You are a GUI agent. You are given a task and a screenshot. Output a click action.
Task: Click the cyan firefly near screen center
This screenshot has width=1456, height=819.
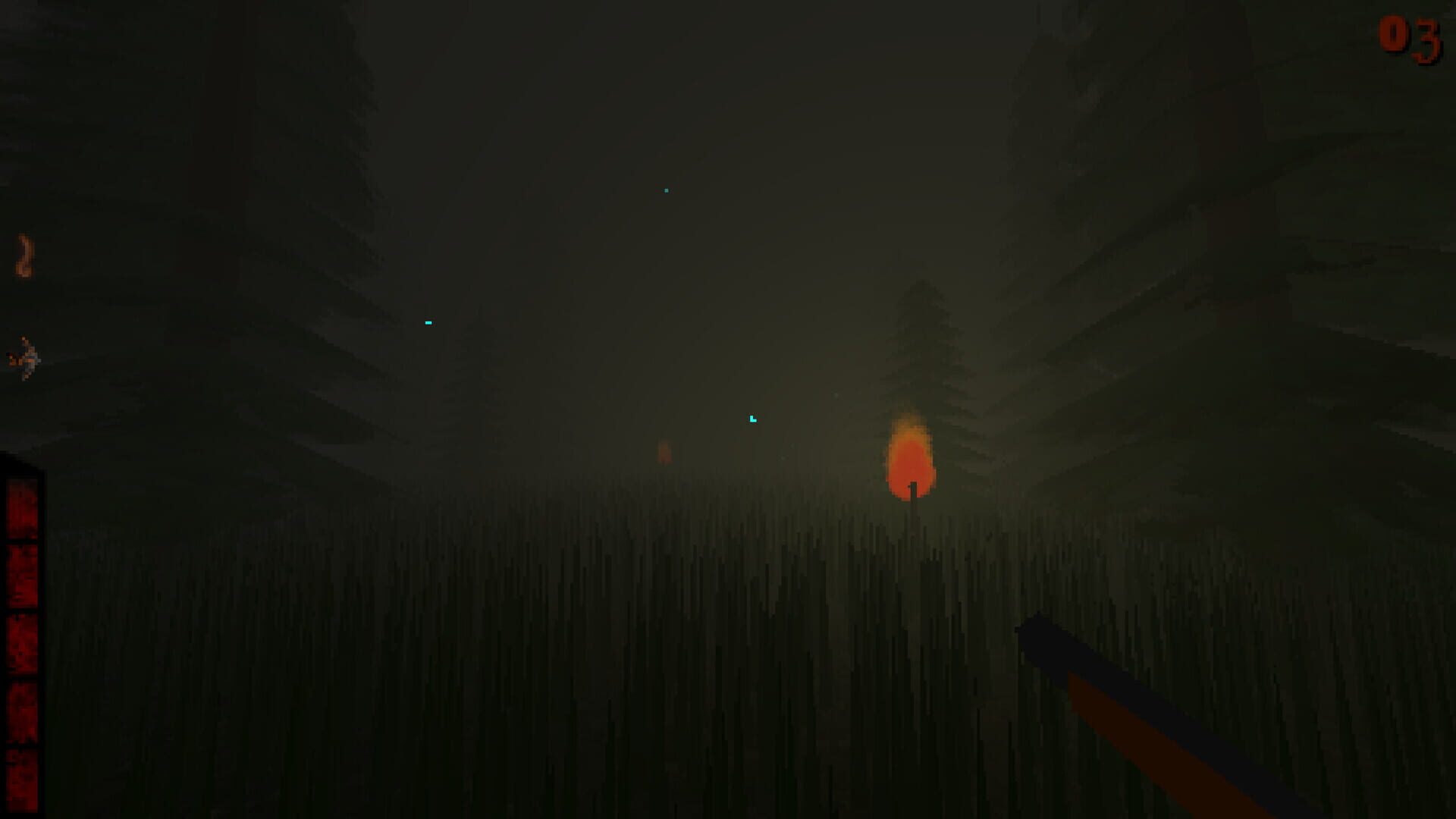tap(752, 418)
